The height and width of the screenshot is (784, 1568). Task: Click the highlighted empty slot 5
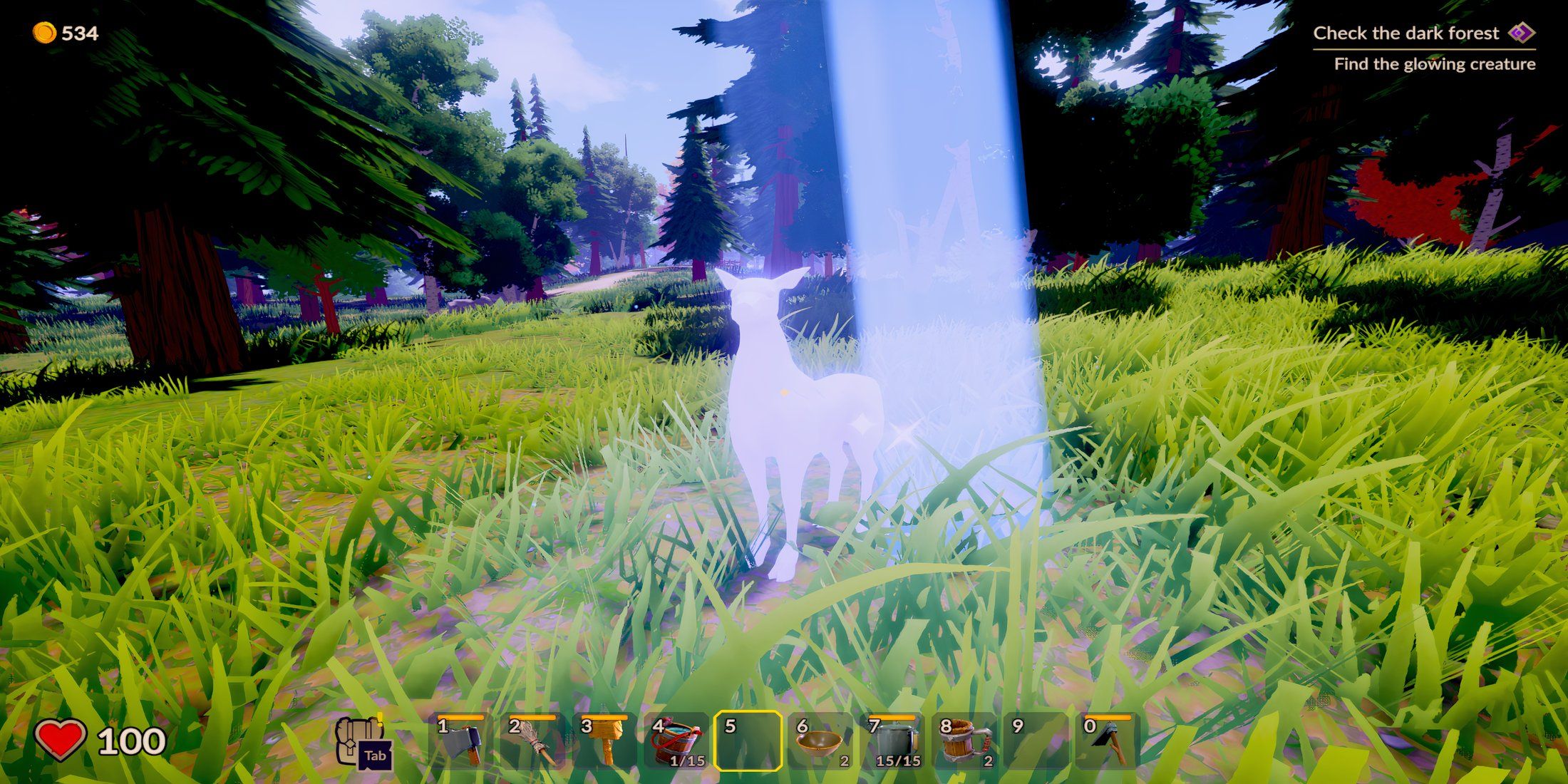[x=748, y=742]
